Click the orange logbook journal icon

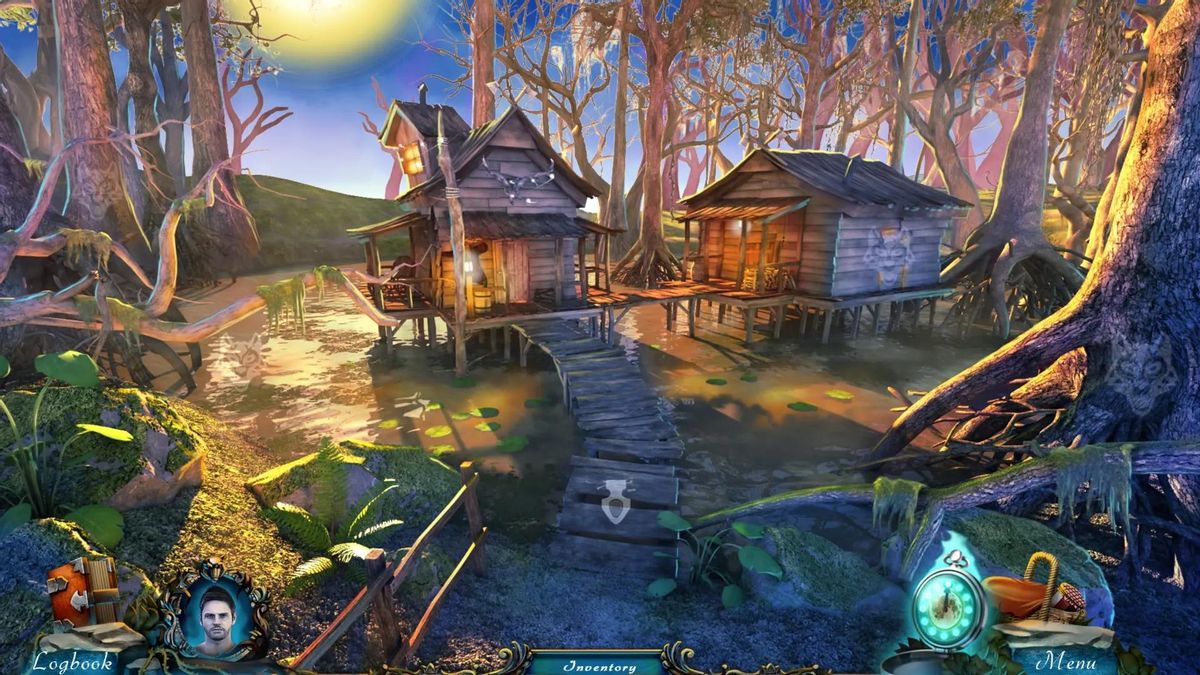pos(83,591)
